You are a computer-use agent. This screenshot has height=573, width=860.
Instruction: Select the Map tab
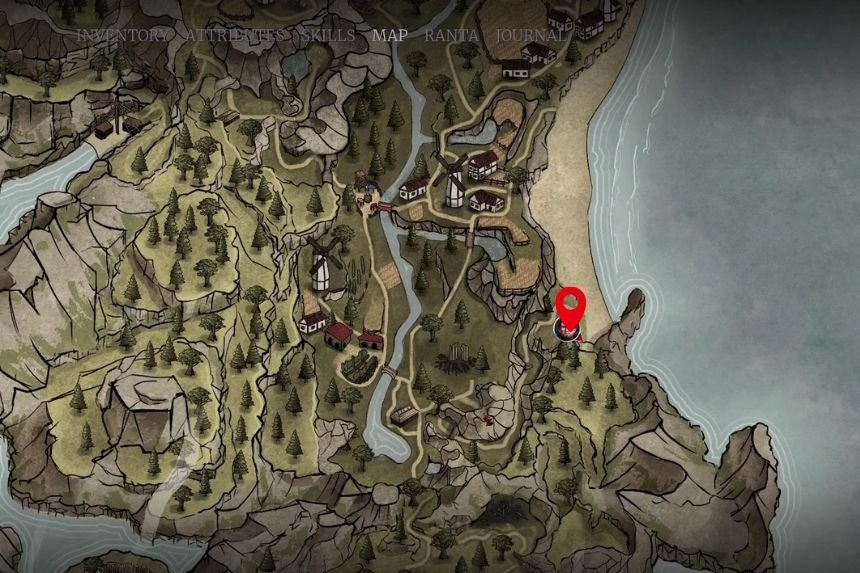coord(389,35)
